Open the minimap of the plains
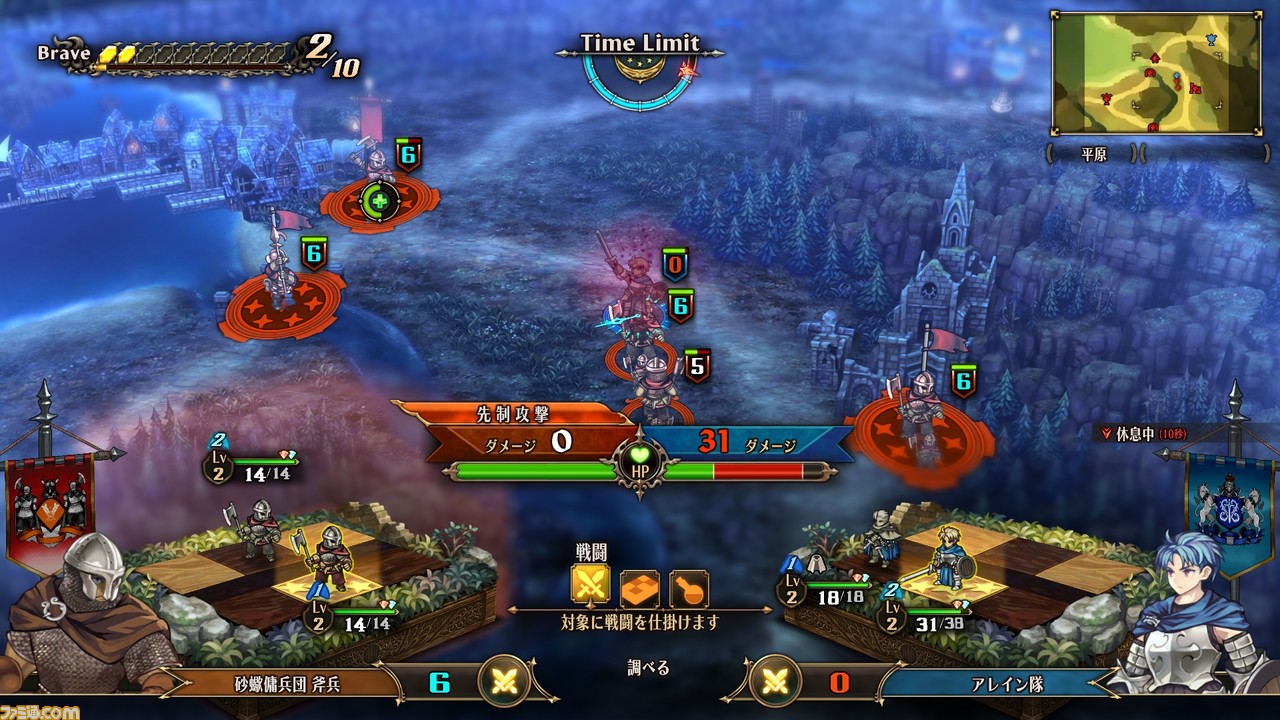Image resolution: width=1280 pixels, height=720 pixels. pos(1155,73)
